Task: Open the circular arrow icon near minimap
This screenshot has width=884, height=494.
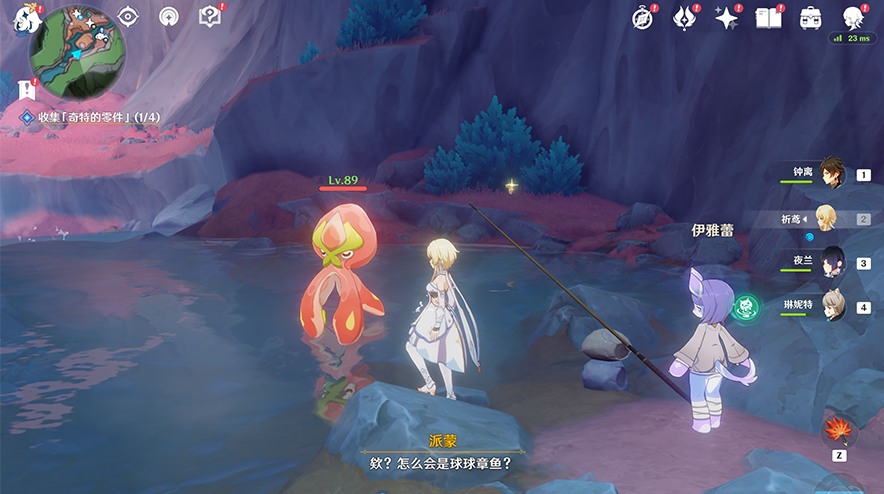Action: tap(169, 16)
